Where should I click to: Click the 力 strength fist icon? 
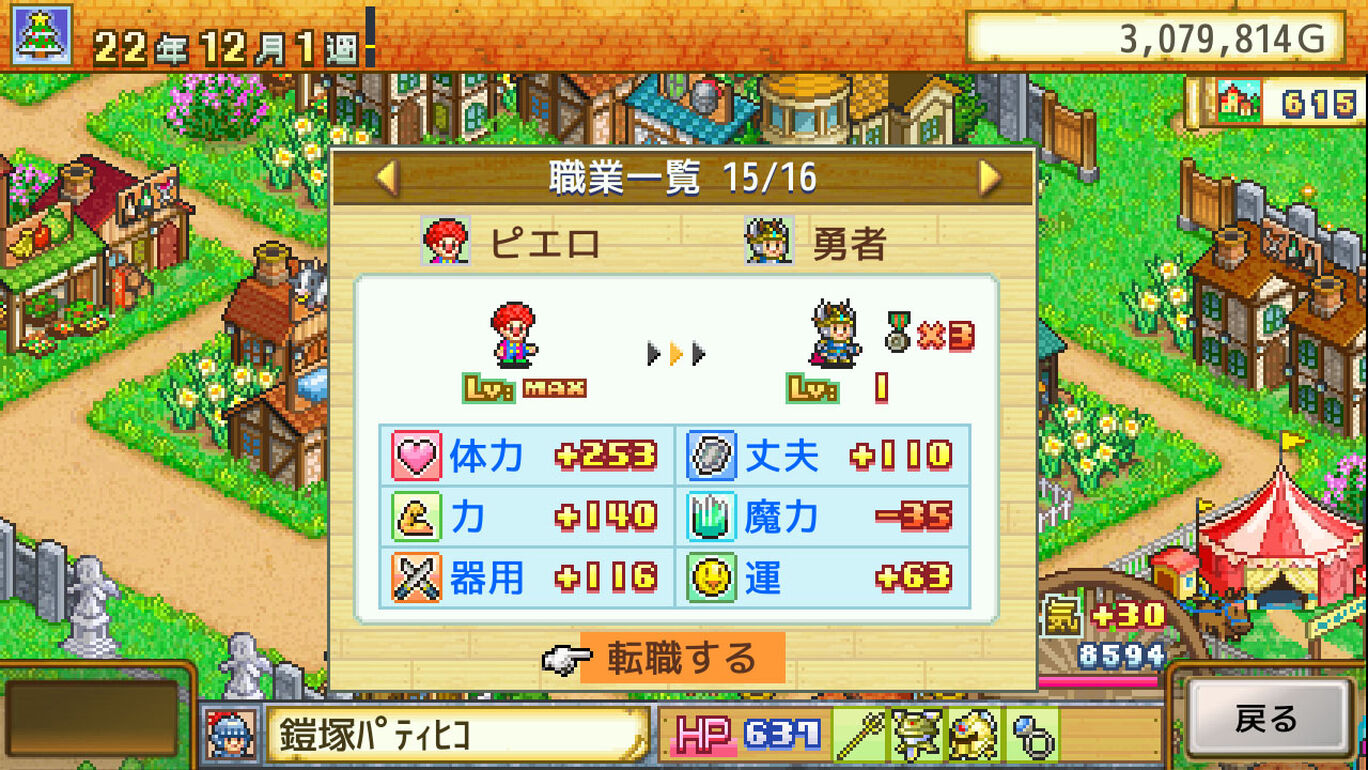[417, 518]
